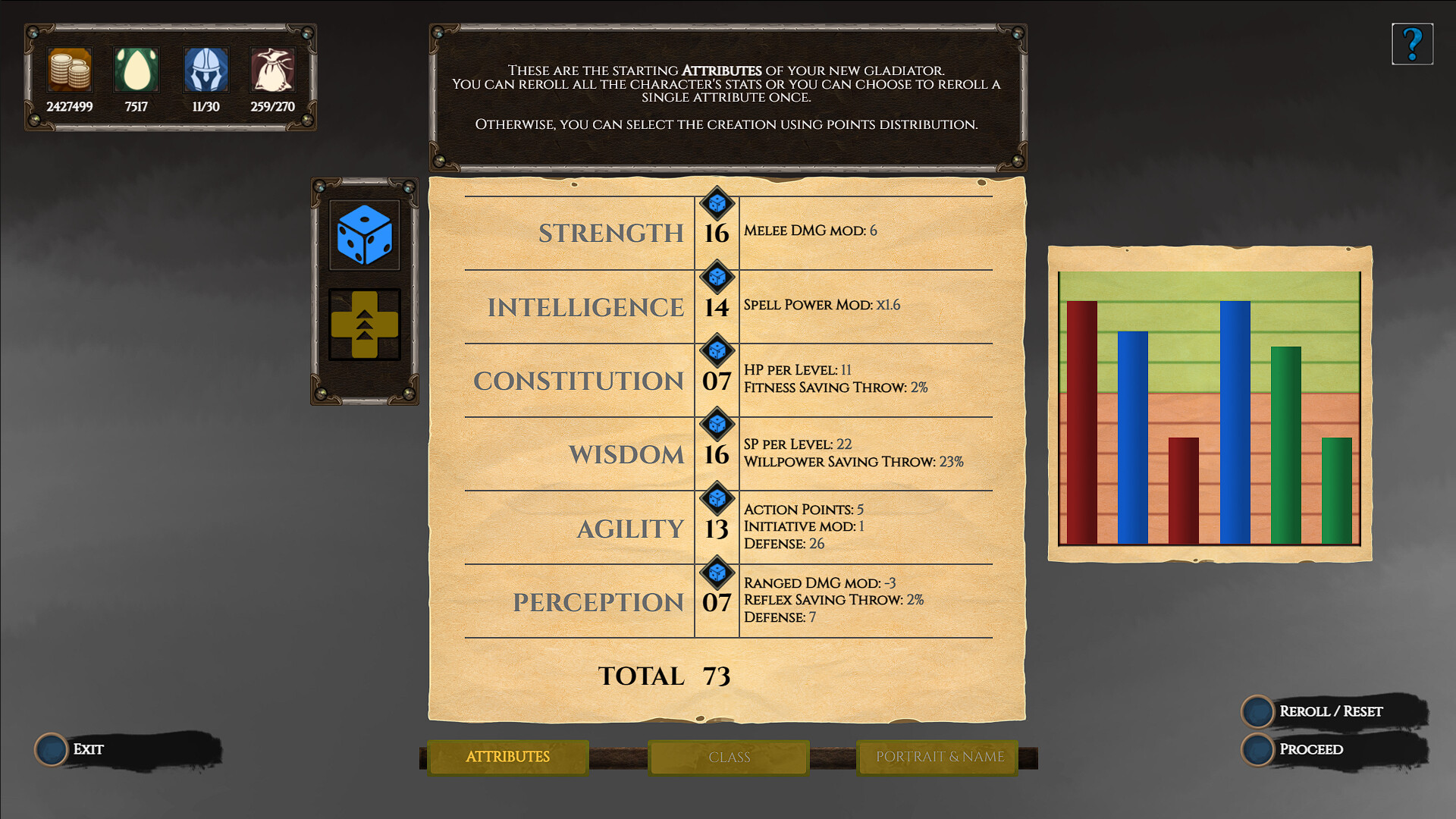Click the dice icon next to STRENGTH
This screenshot has width=1456, height=819.
(717, 205)
